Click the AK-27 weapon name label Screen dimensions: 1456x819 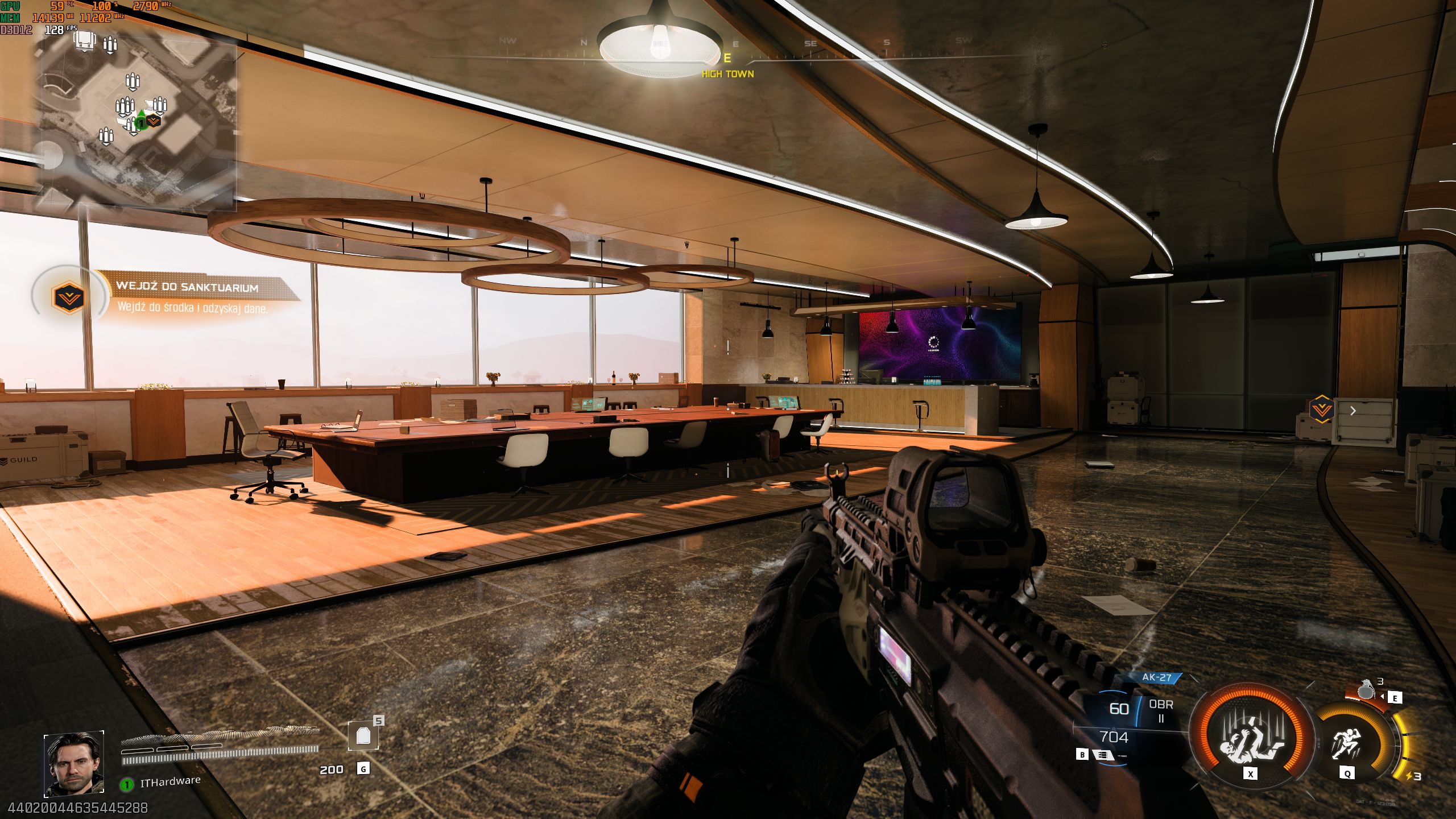pos(1157,677)
